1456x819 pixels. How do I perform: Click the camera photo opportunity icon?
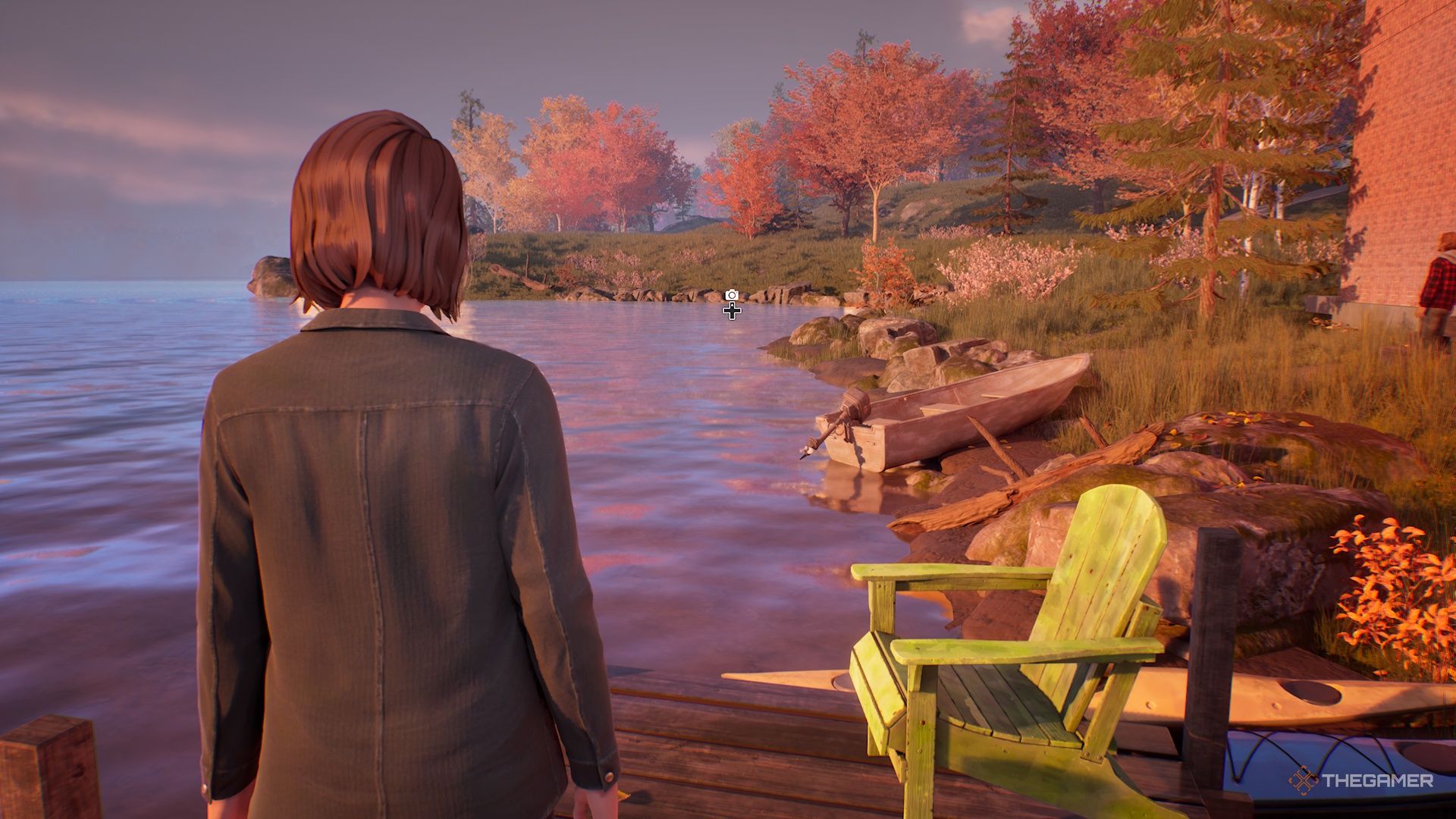pyautogui.click(x=731, y=294)
